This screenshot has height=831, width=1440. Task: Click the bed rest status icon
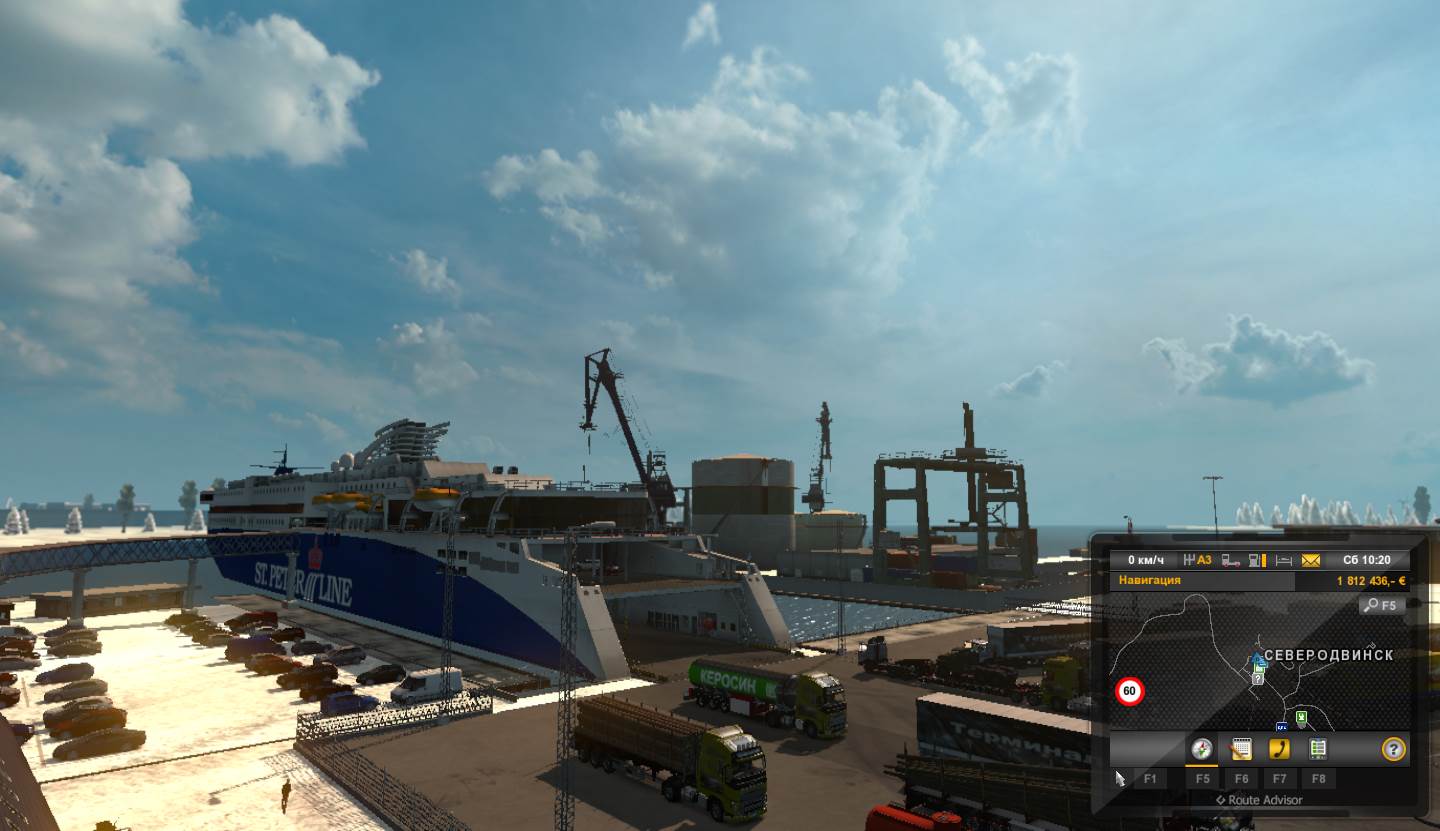(1284, 561)
